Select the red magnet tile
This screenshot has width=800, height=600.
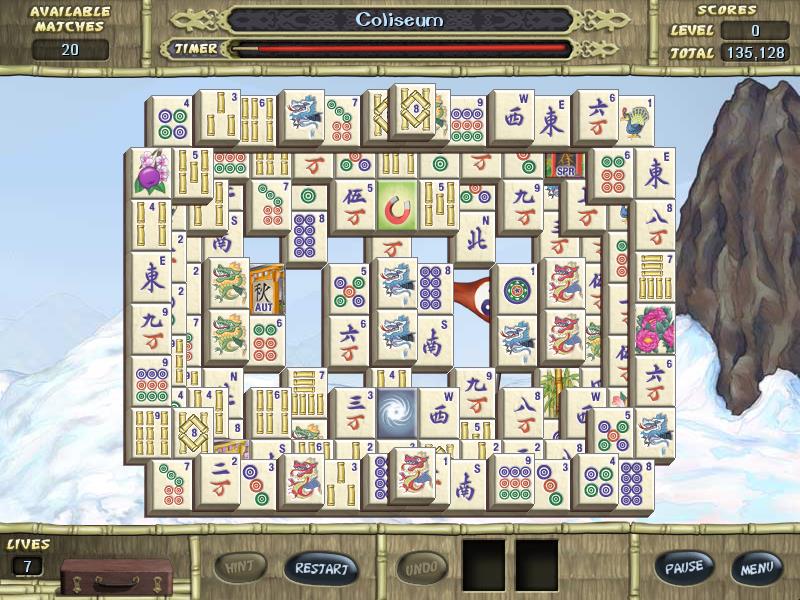[397, 207]
